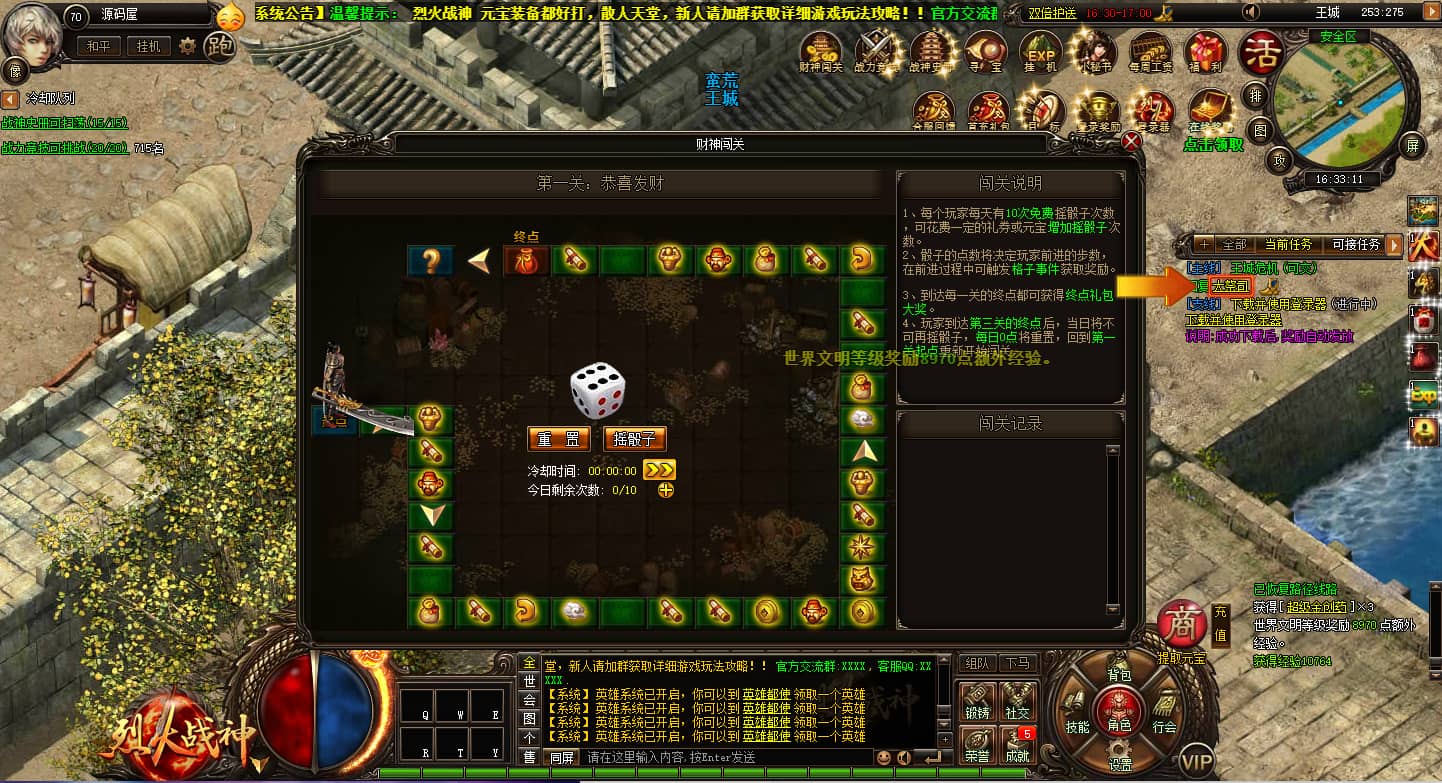Roll the dice with 摇骰子 button
The image size is (1442, 783).
[x=635, y=439]
